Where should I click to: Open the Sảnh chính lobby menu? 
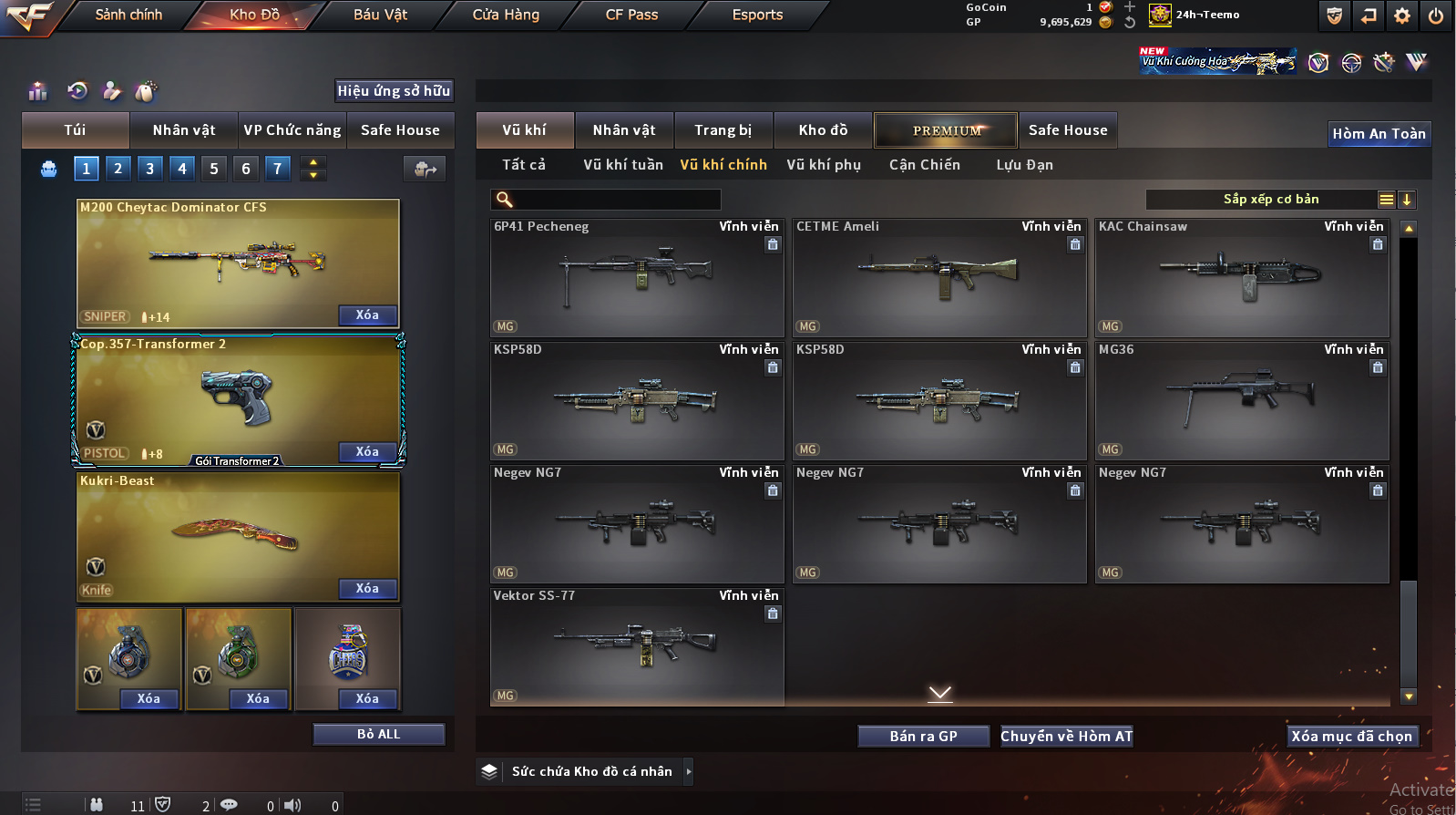128,15
